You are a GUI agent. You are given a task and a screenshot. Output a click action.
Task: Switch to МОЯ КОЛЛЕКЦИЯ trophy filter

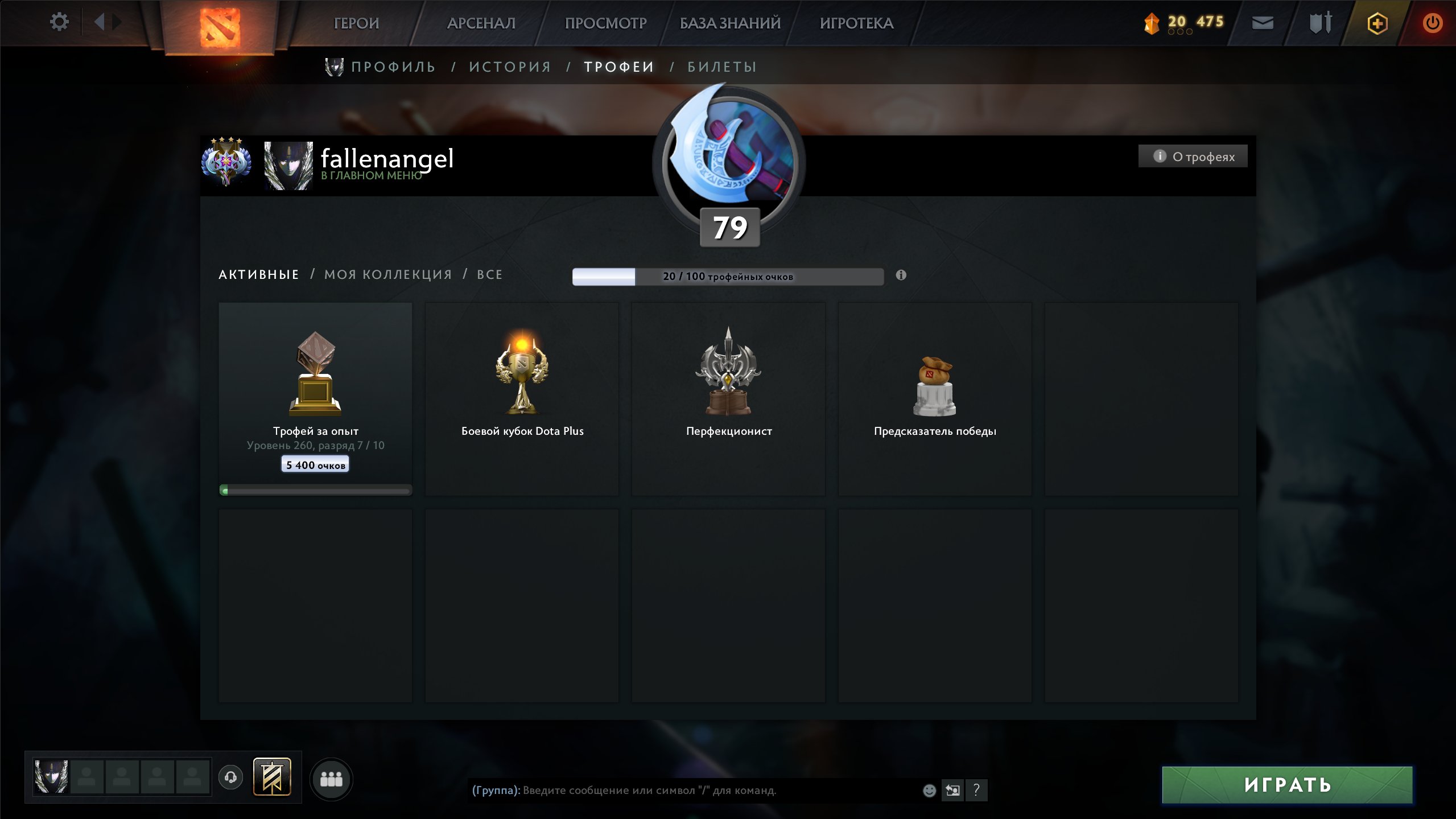(x=386, y=274)
